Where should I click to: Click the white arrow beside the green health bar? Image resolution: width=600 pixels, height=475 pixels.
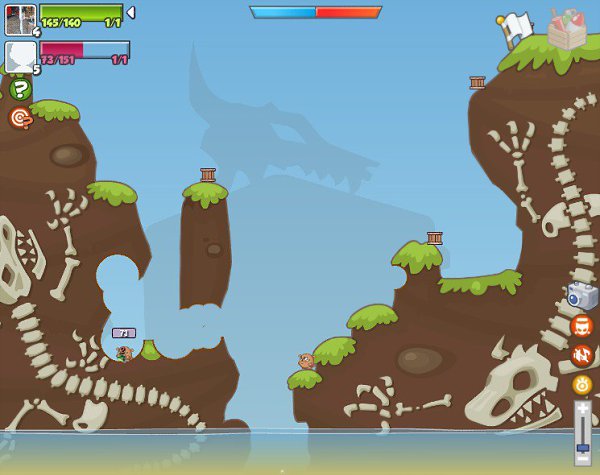click(131, 13)
